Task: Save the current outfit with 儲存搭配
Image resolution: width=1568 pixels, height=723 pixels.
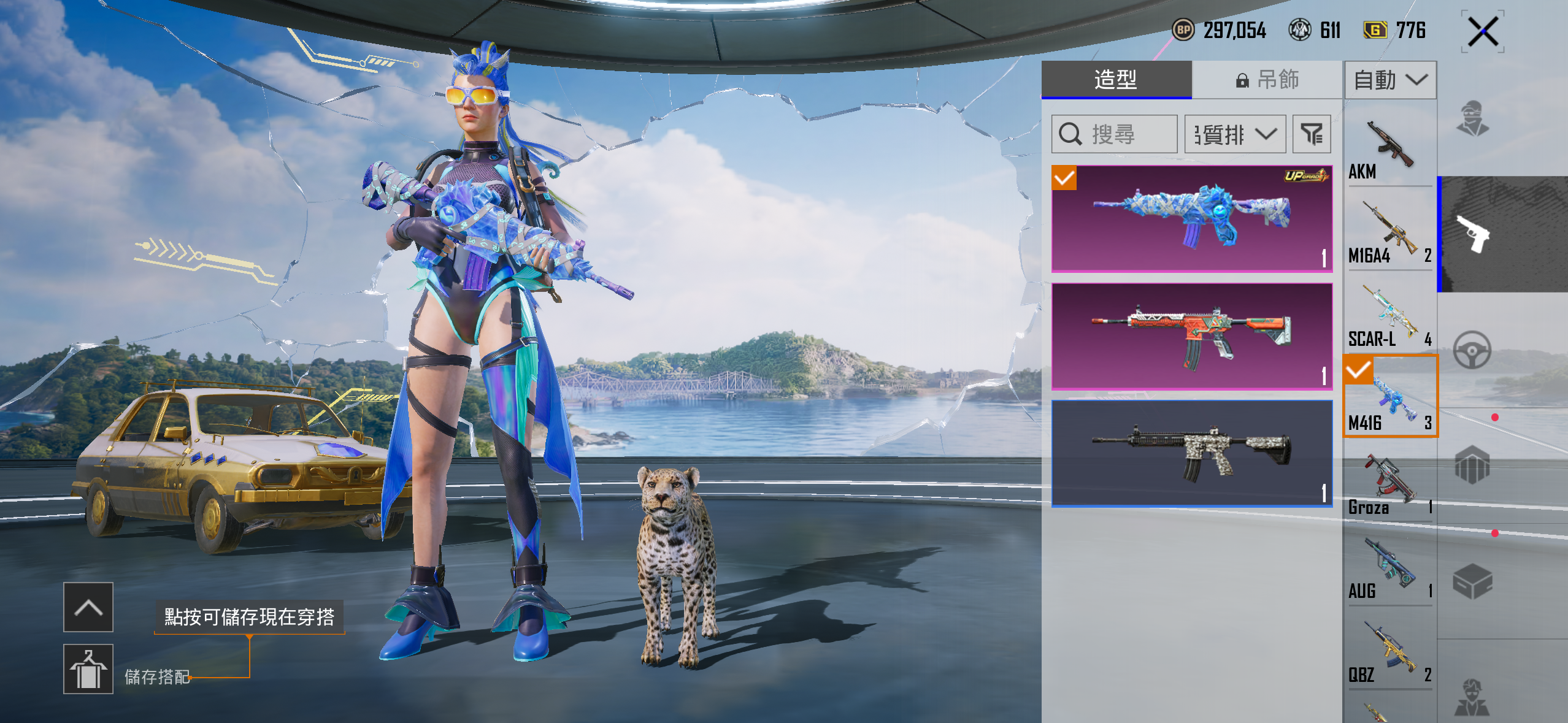Action: point(88,669)
